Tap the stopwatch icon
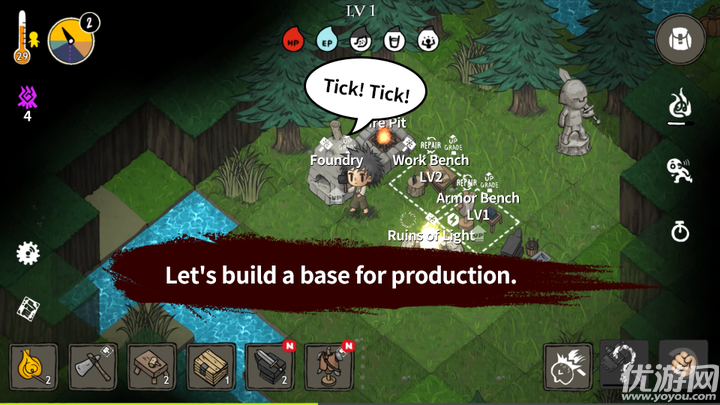This screenshot has width=720, height=405. point(680,232)
